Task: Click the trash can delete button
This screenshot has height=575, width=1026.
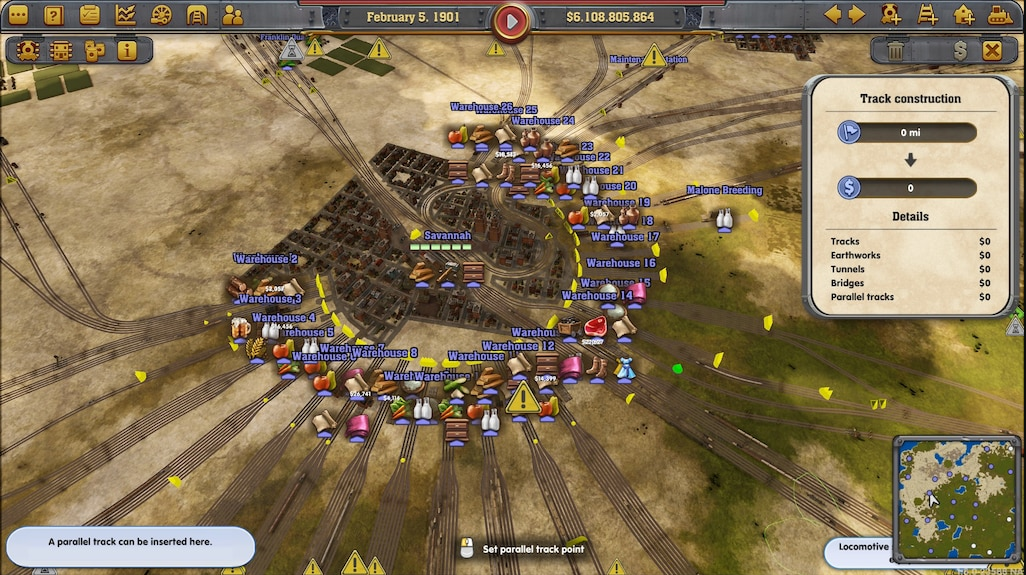Action: pos(896,50)
